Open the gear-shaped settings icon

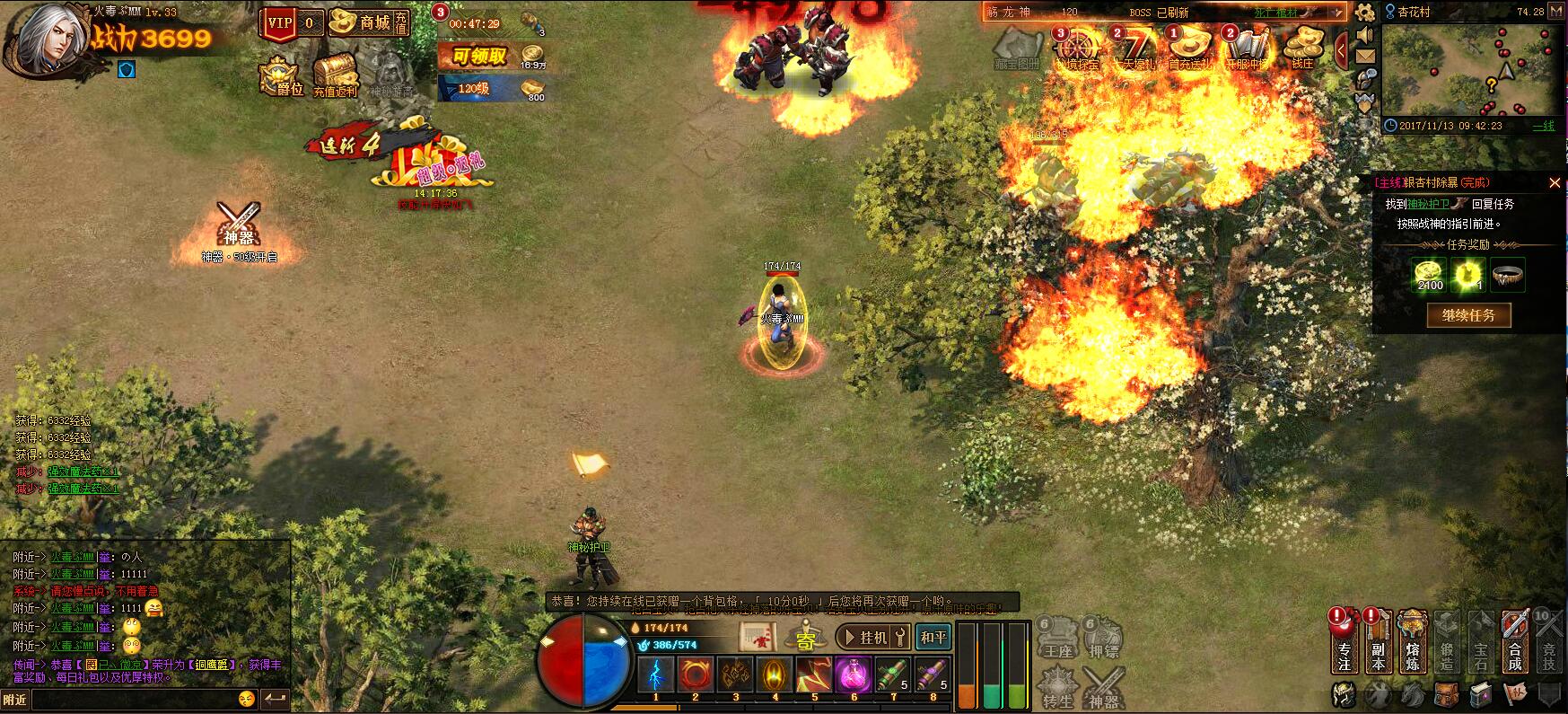(1365, 12)
